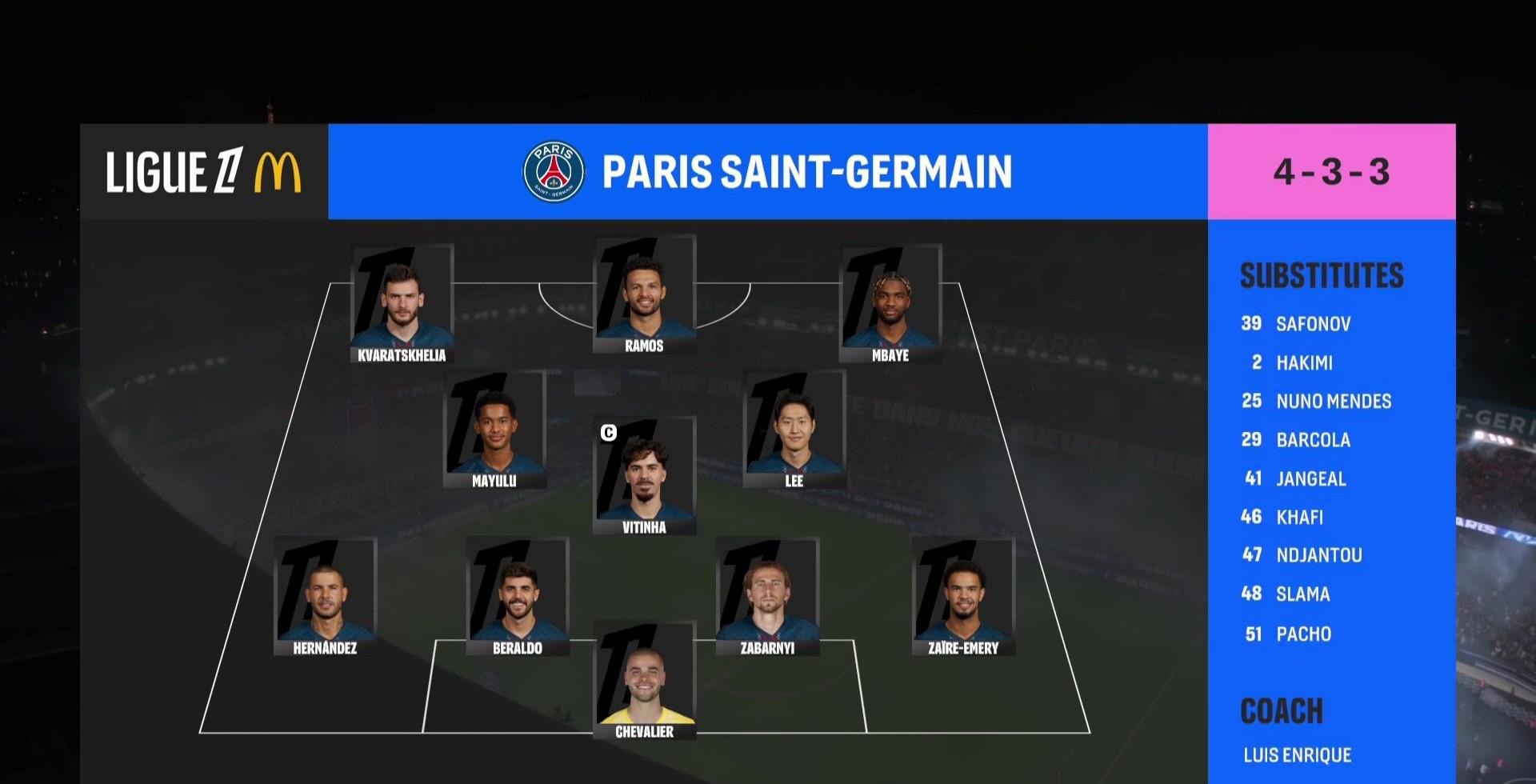Select the Zabarnyi defender card

(x=767, y=597)
